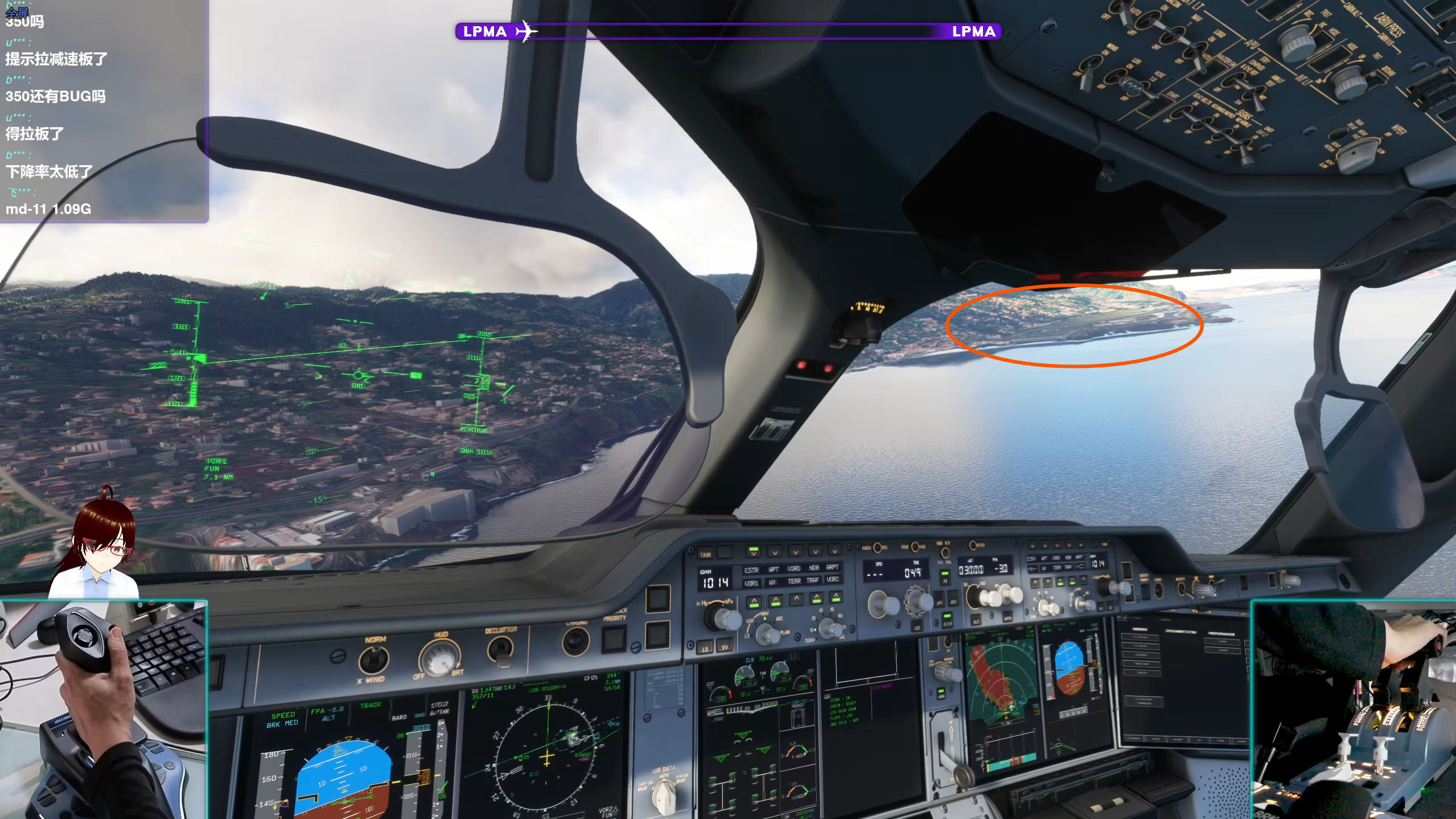The height and width of the screenshot is (819, 1456).
Task: Click the 全屏 fullscreen overlay label
Action: [17, 13]
